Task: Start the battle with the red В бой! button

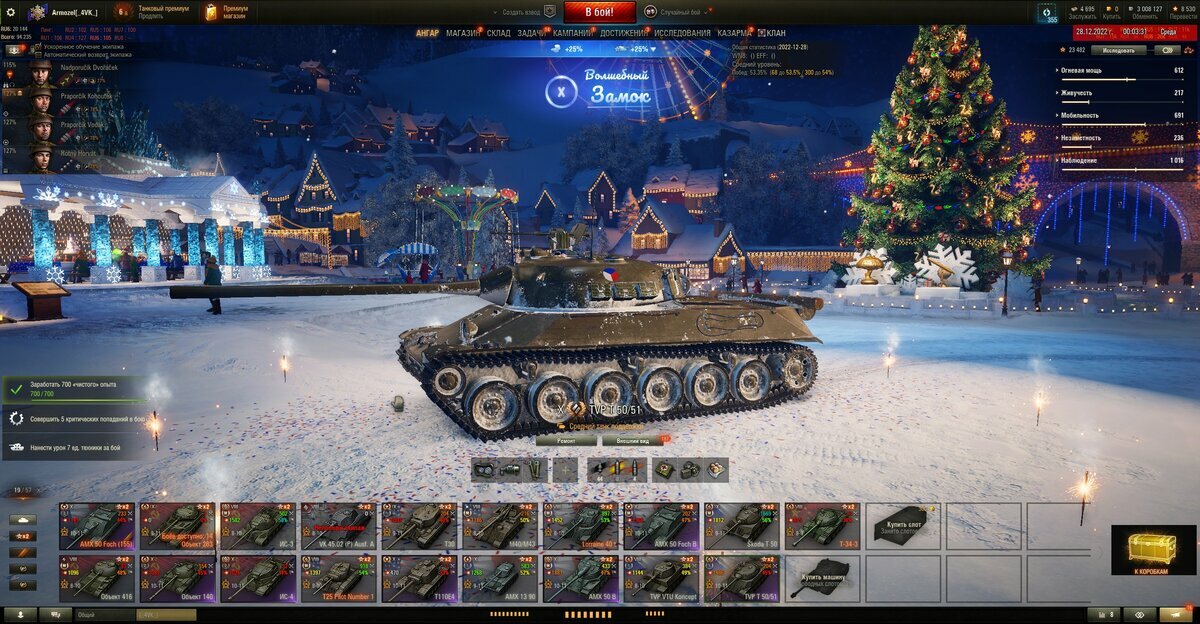Action: coord(599,12)
